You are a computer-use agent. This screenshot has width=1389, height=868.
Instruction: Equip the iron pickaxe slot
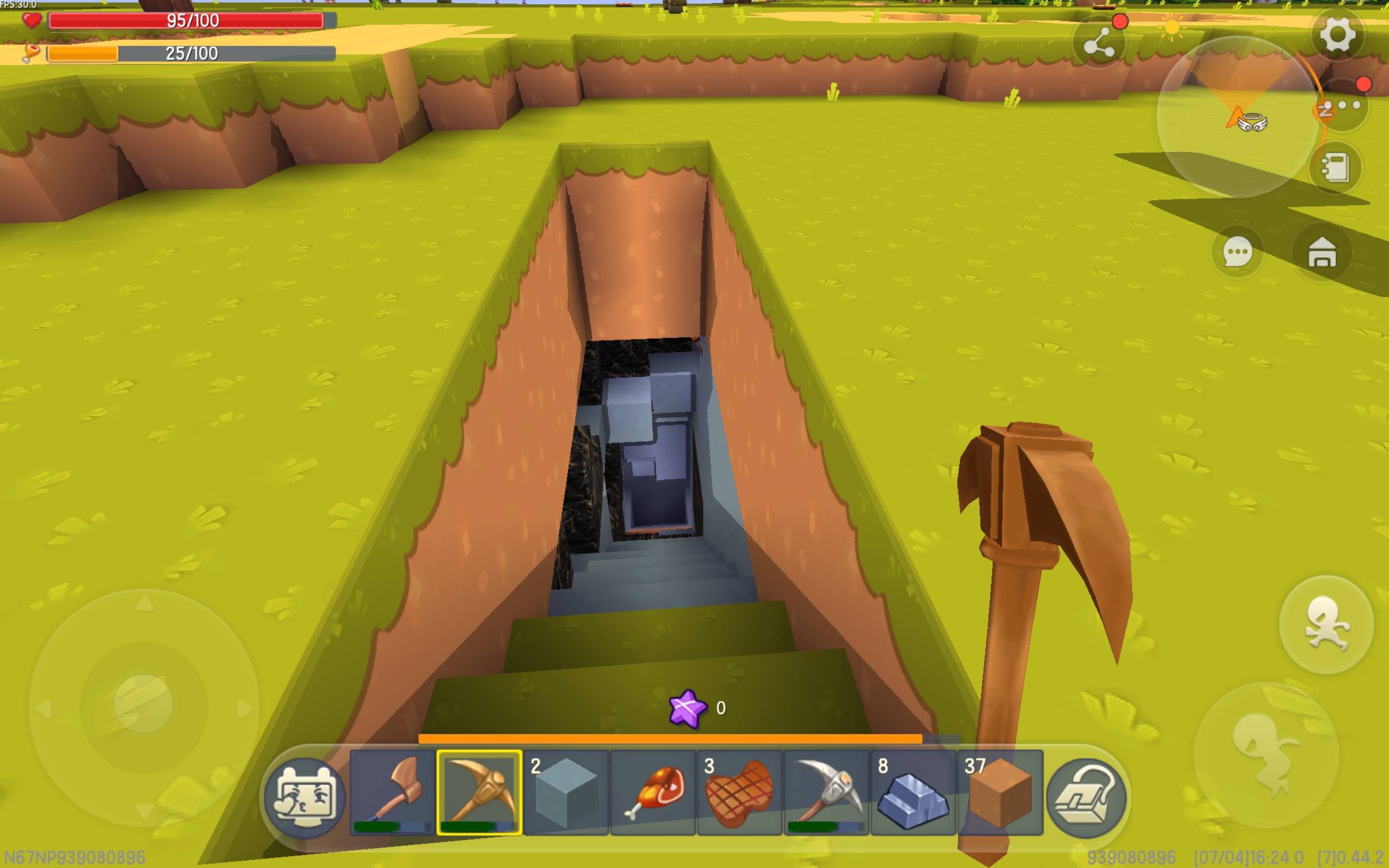826,792
